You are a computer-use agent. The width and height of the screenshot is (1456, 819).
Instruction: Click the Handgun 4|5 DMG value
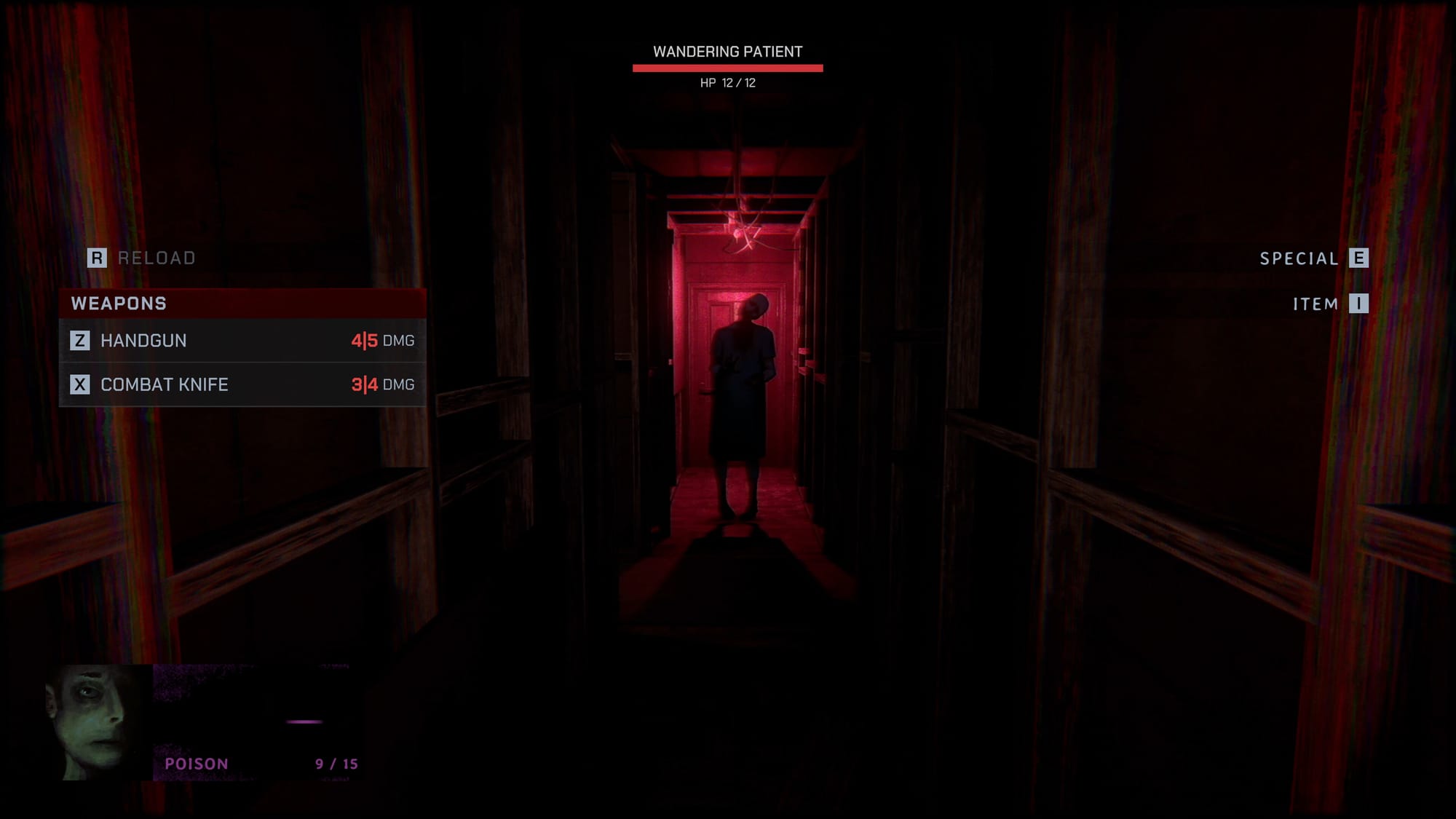382,340
